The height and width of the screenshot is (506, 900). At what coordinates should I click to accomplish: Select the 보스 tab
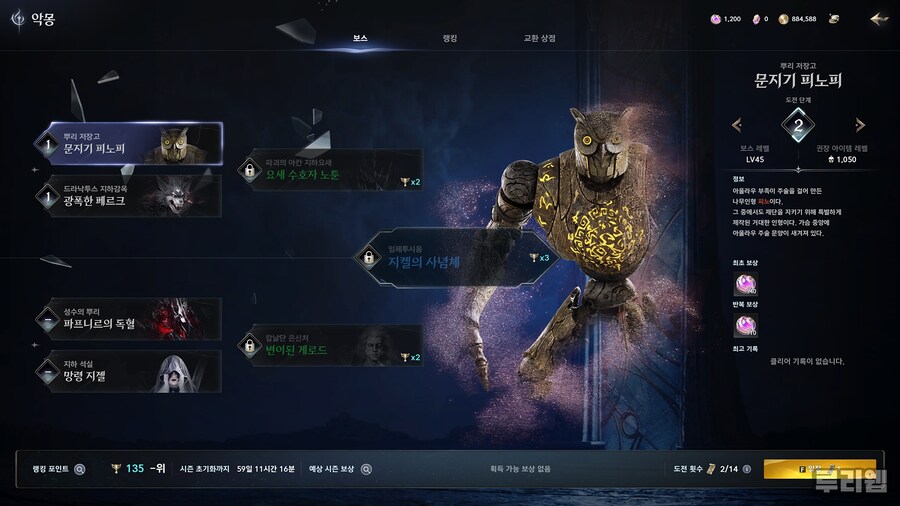pyautogui.click(x=360, y=38)
